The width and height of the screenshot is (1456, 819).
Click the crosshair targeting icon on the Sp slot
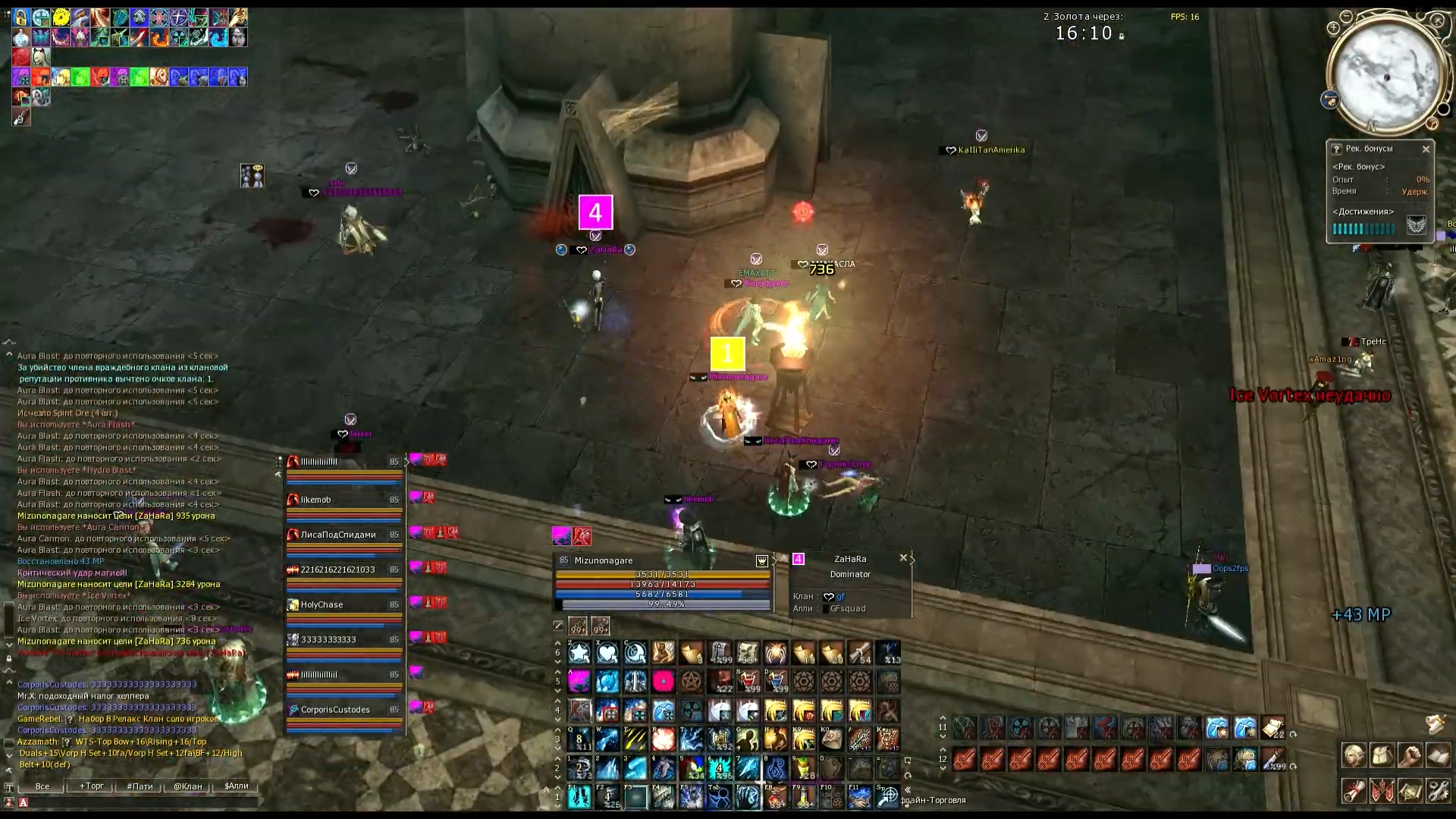pyautogui.click(x=890, y=798)
